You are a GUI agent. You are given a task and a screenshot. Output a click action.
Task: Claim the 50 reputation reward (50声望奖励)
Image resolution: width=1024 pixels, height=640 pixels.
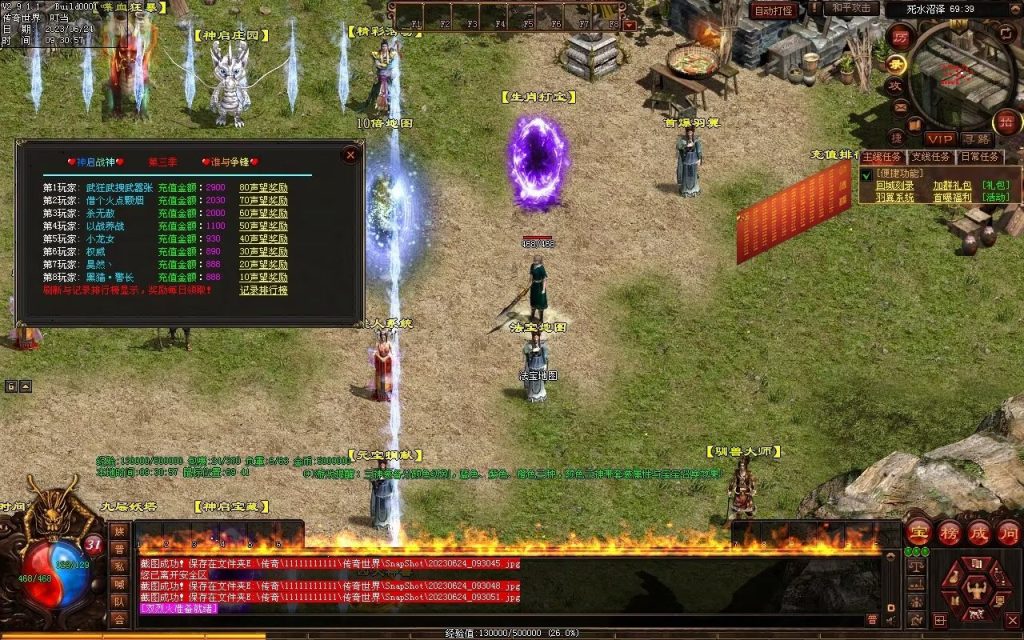[263, 226]
